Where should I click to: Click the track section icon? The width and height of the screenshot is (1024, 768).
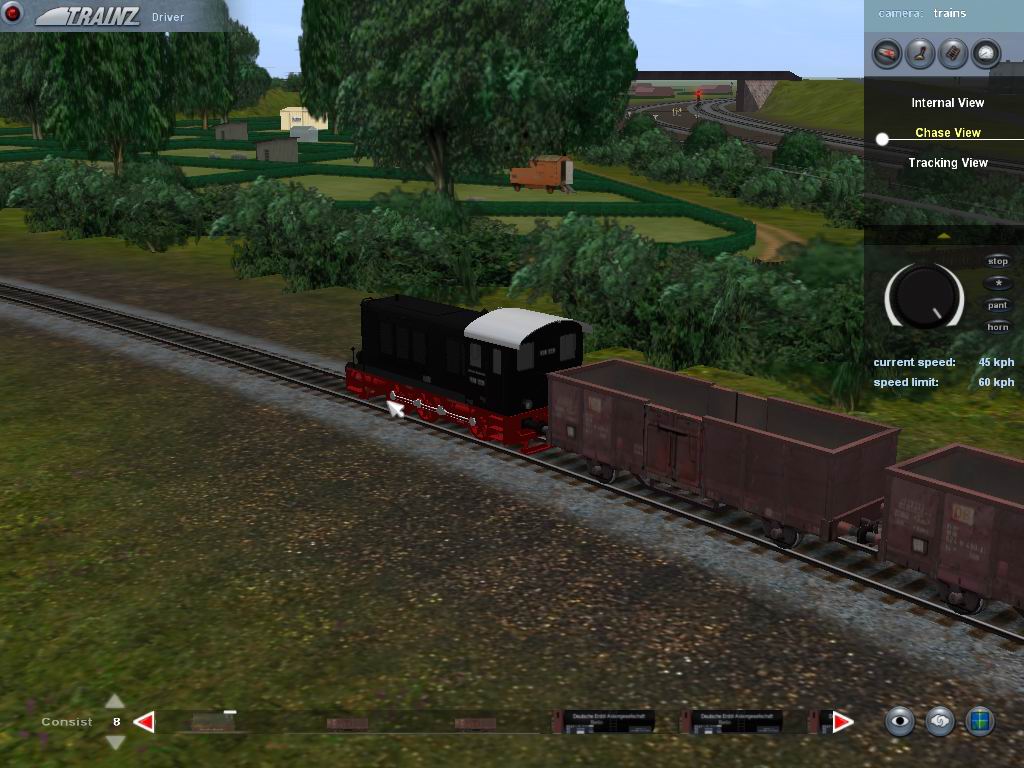(953, 53)
